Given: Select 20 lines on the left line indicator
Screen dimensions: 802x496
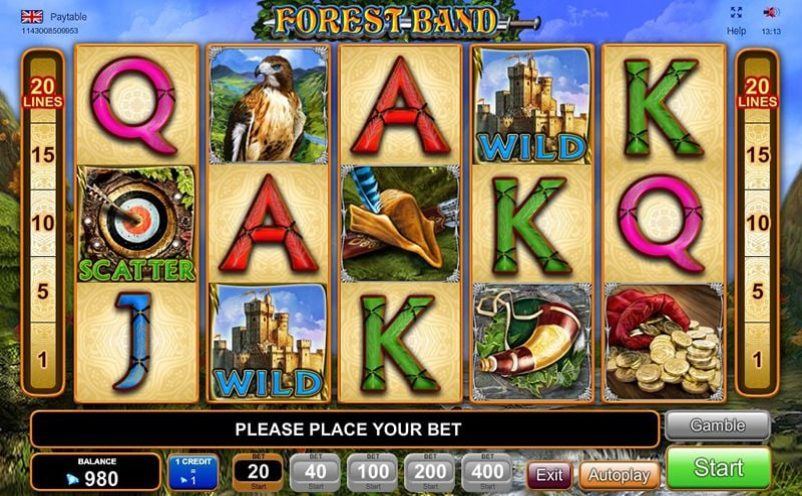Looking at the screenshot, I should 43,92.
